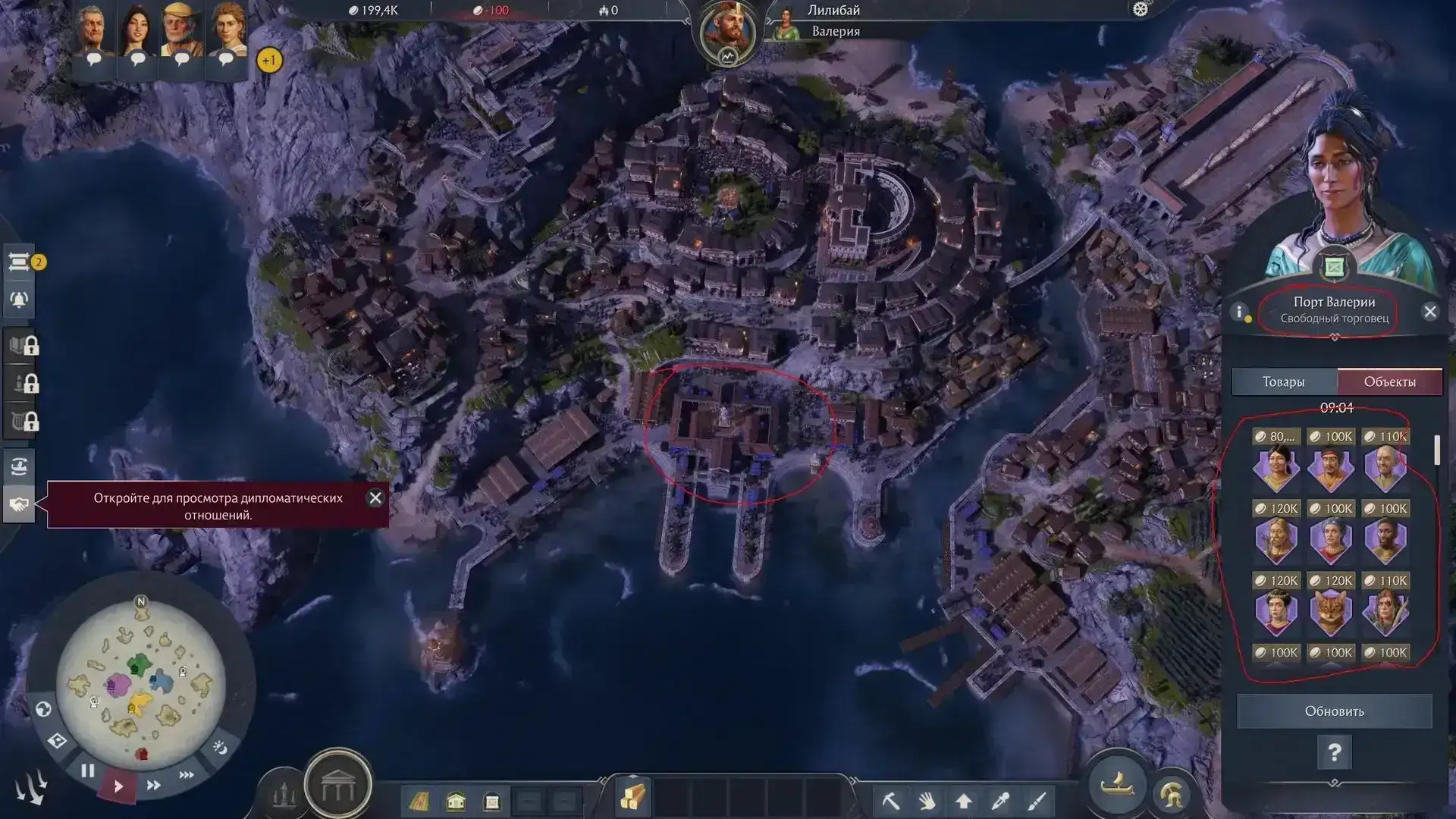Viewport: 1456px width, 819px height.
Task: Set game to normal play speed
Action: pyautogui.click(x=118, y=786)
